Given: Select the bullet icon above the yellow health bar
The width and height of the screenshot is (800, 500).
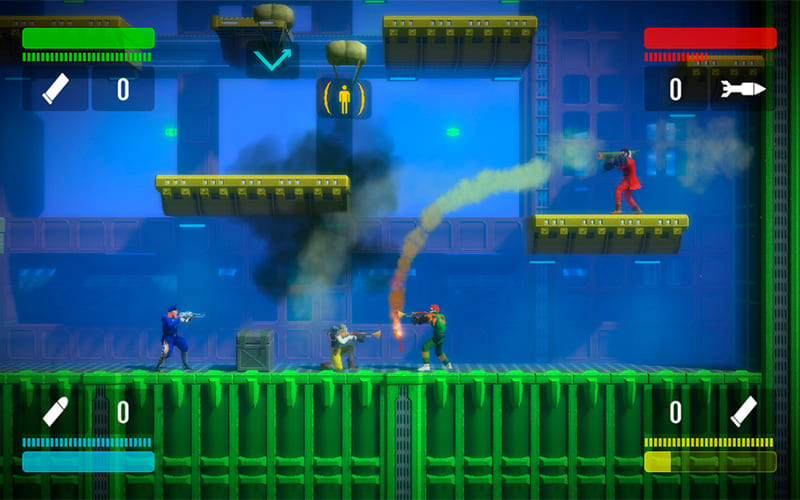Looking at the screenshot, I should 743,411.
